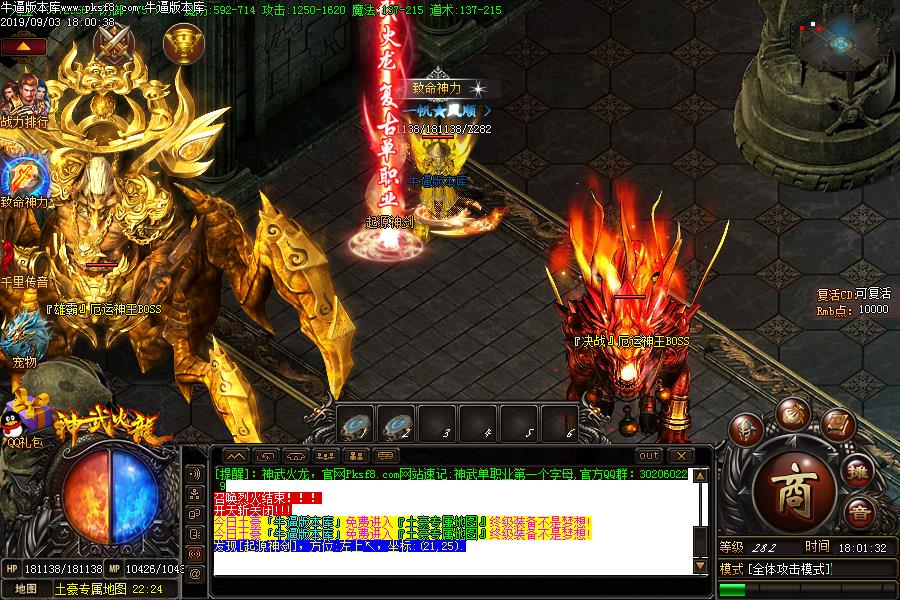Open the minimap in the corner
This screenshot has height=600, width=900.
(x=838, y=40)
